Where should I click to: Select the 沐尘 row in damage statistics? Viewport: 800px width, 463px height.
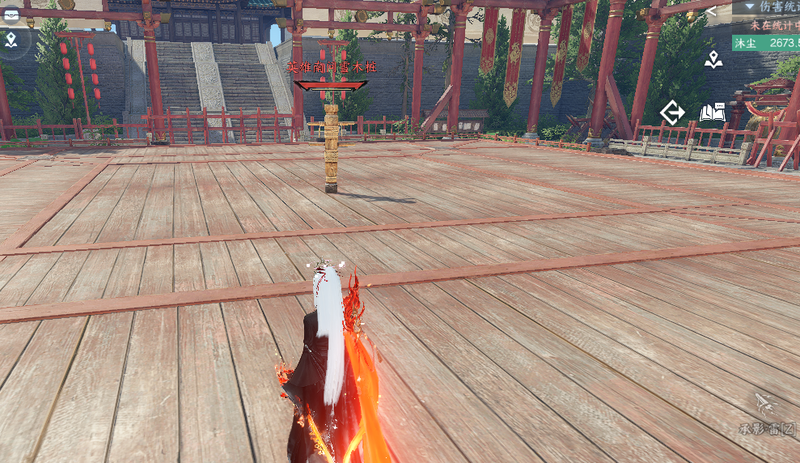[766, 42]
